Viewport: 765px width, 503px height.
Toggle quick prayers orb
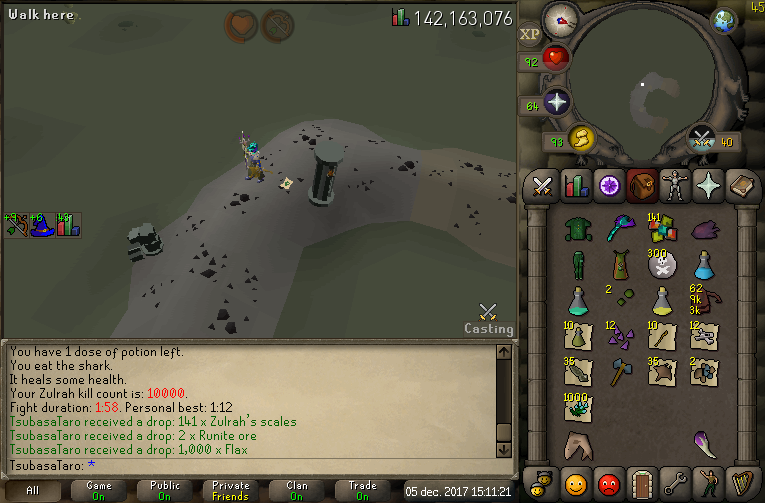[x=556, y=101]
